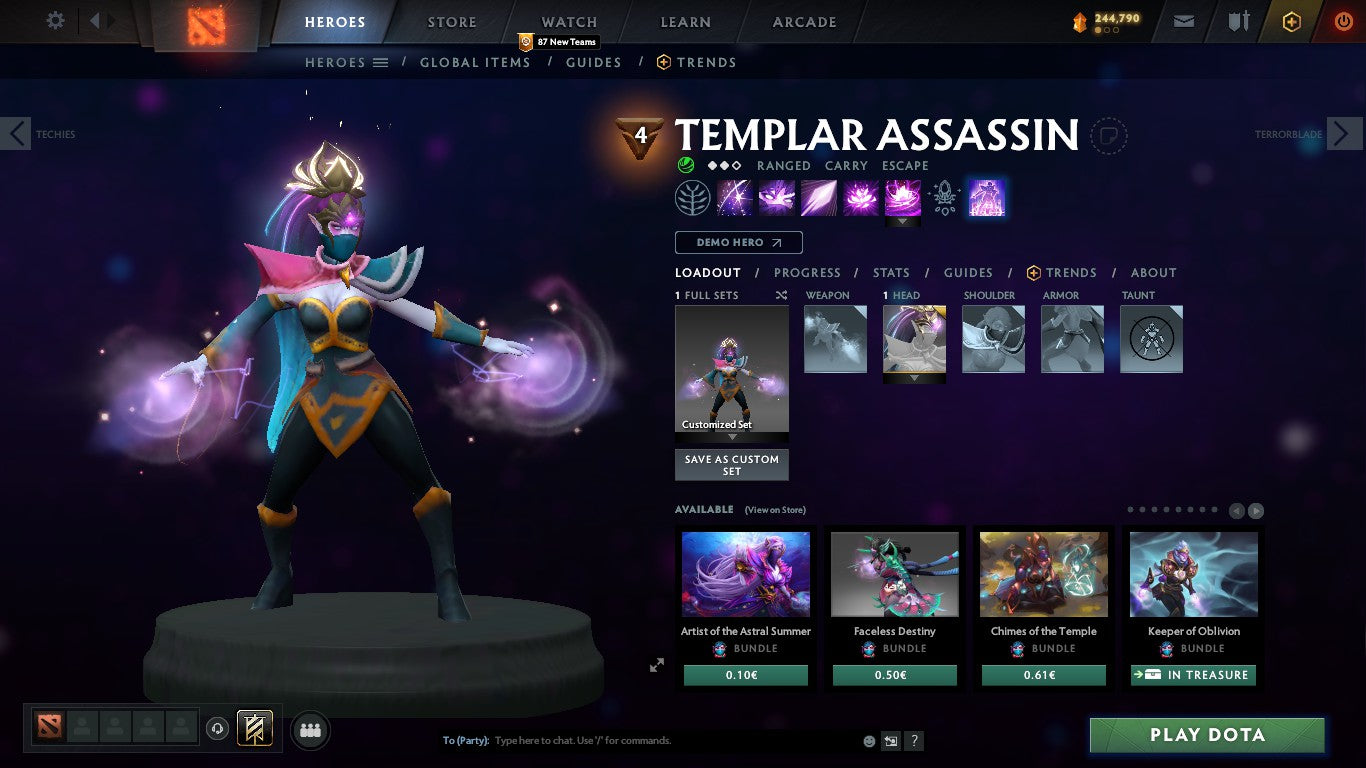Screen dimensions: 1366x768
Task: Click the Aghanim's Scepter upgrade icon
Action: 943,198
